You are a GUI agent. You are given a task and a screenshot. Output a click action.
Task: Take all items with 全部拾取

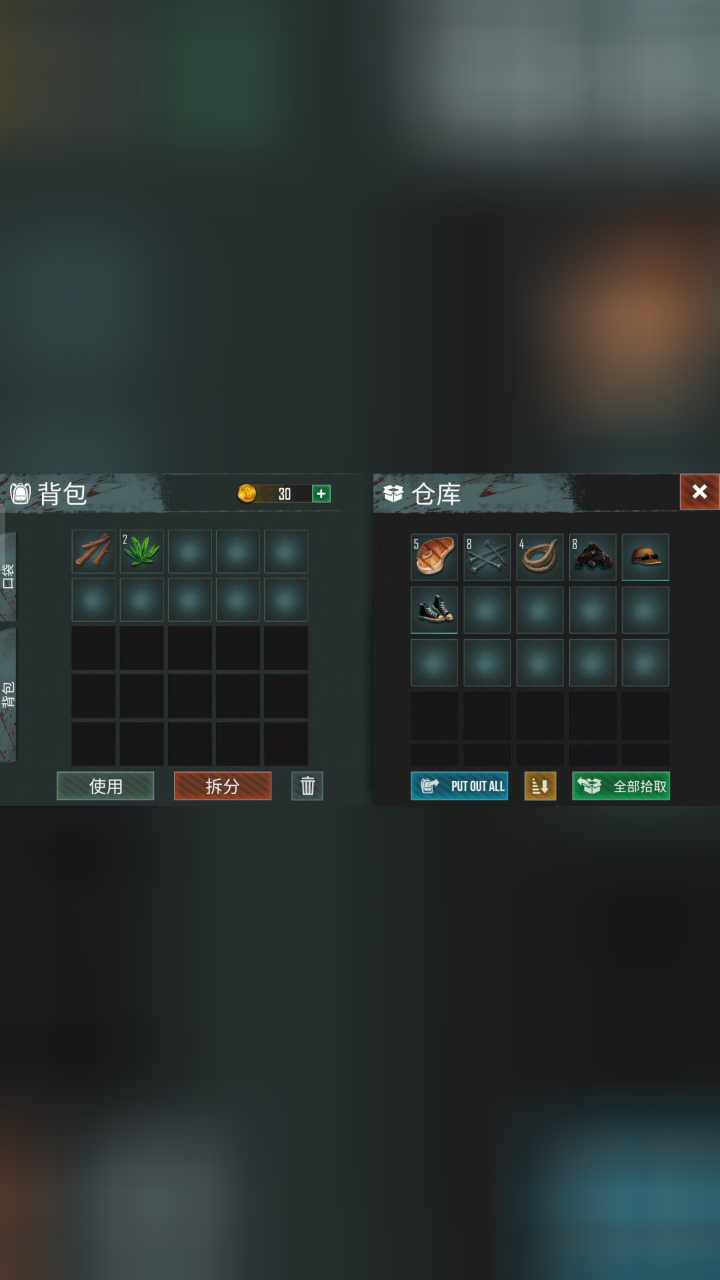tap(621, 786)
